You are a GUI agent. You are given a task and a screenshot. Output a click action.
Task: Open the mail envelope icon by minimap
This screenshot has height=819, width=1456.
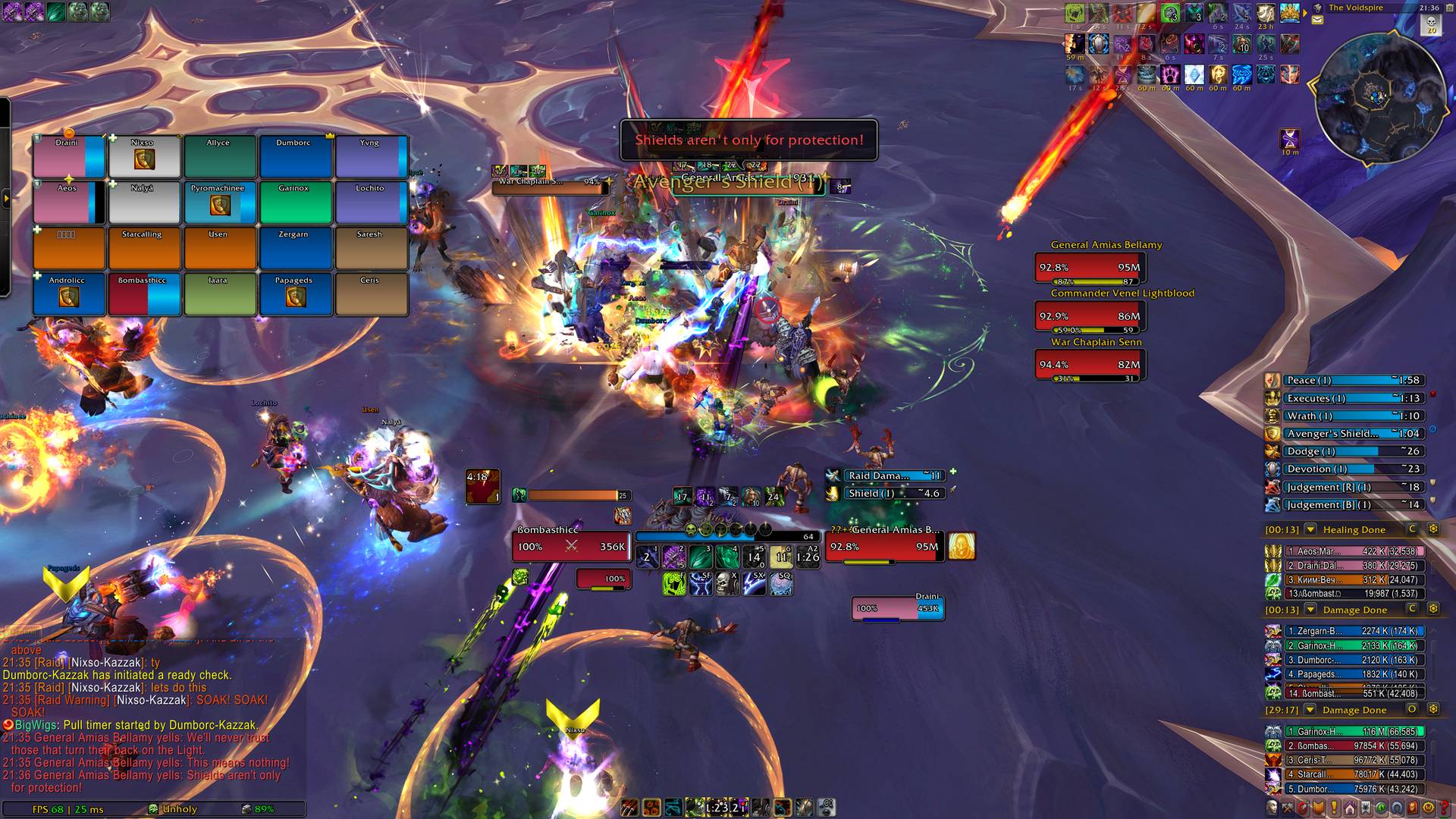(x=1318, y=20)
